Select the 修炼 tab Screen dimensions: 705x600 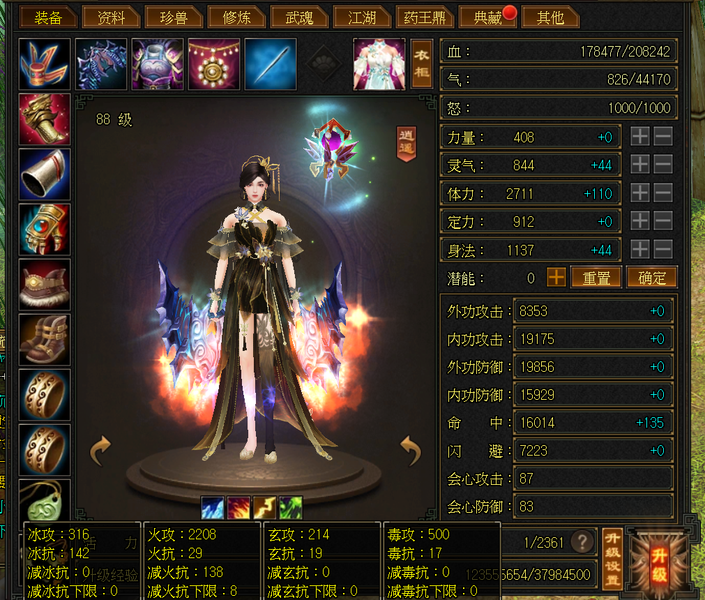236,17
